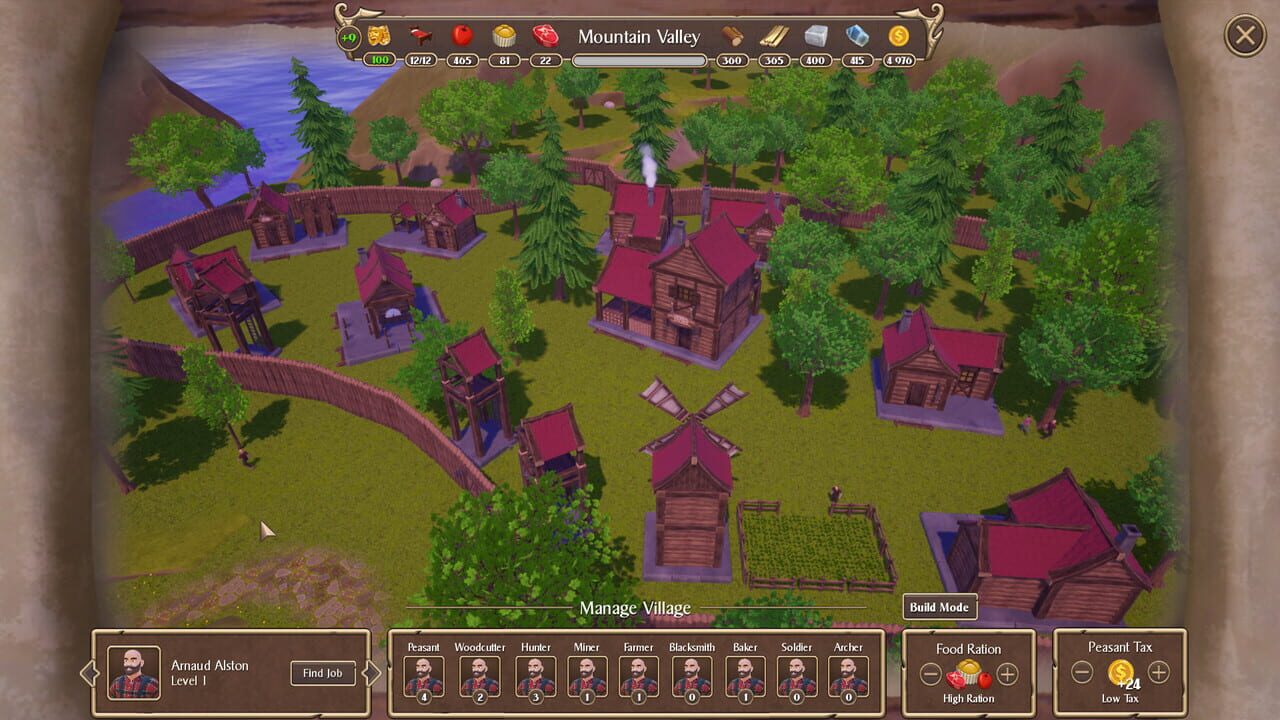Select the Peasant job icon
This screenshot has width=1280, height=720.
click(x=422, y=674)
